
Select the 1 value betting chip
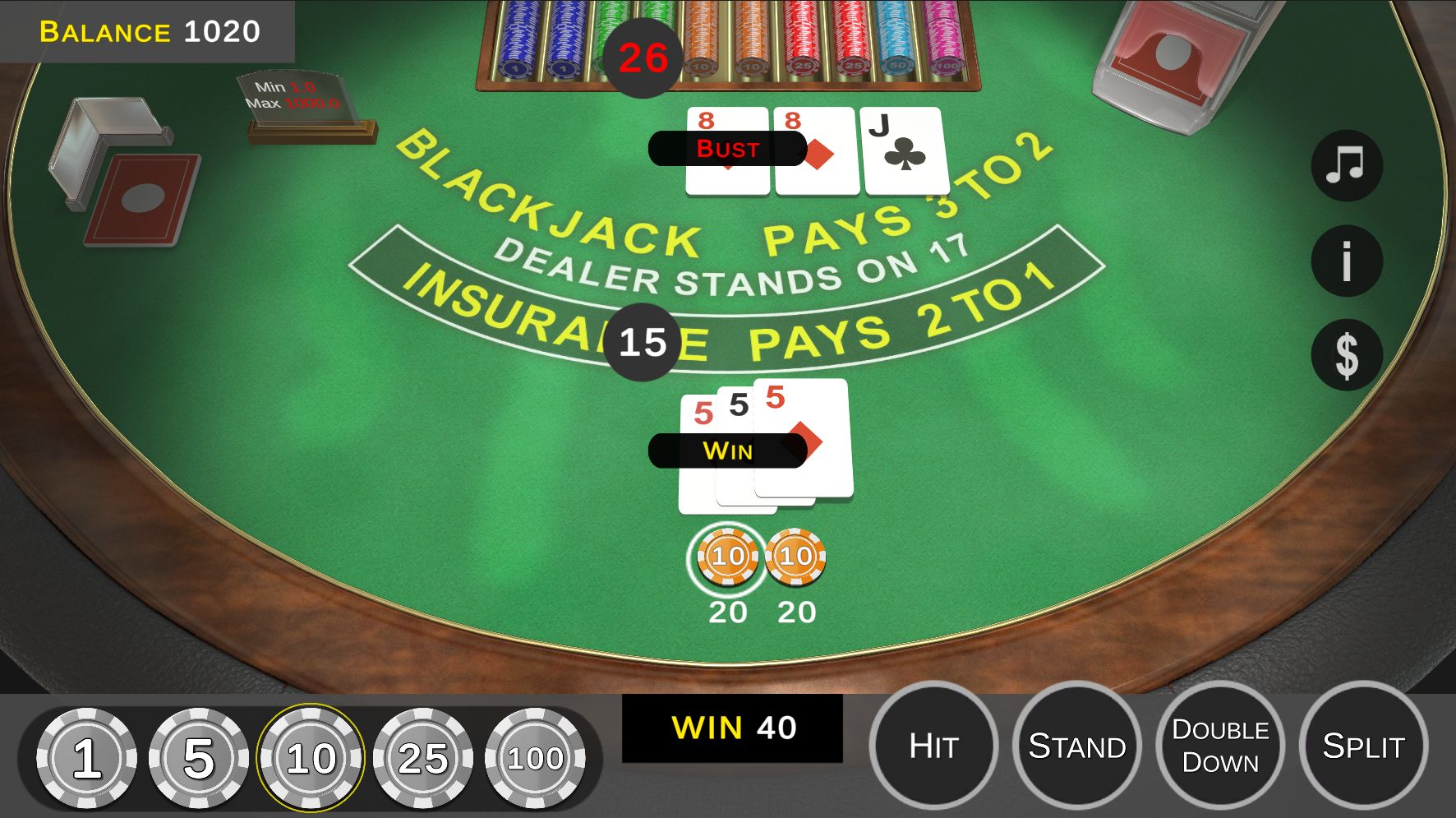point(87,758)
